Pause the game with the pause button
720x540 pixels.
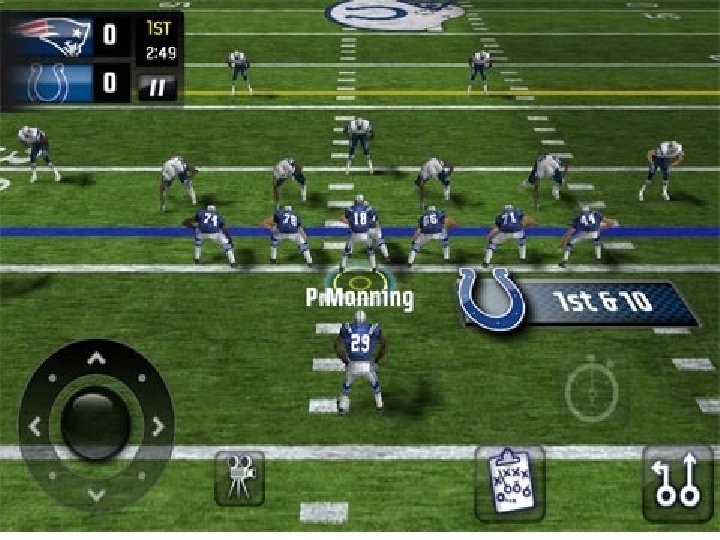157,86
